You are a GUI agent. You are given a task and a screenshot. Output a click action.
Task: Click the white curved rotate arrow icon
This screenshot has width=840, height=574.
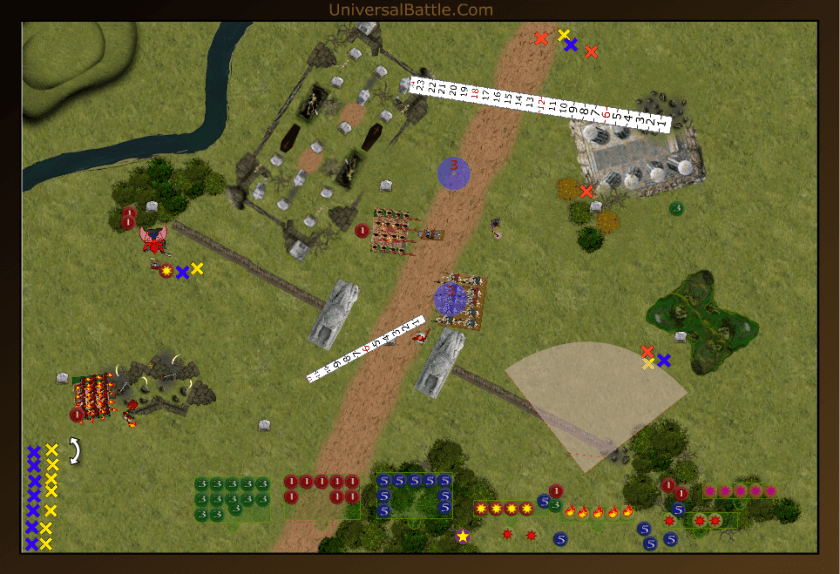73,451
